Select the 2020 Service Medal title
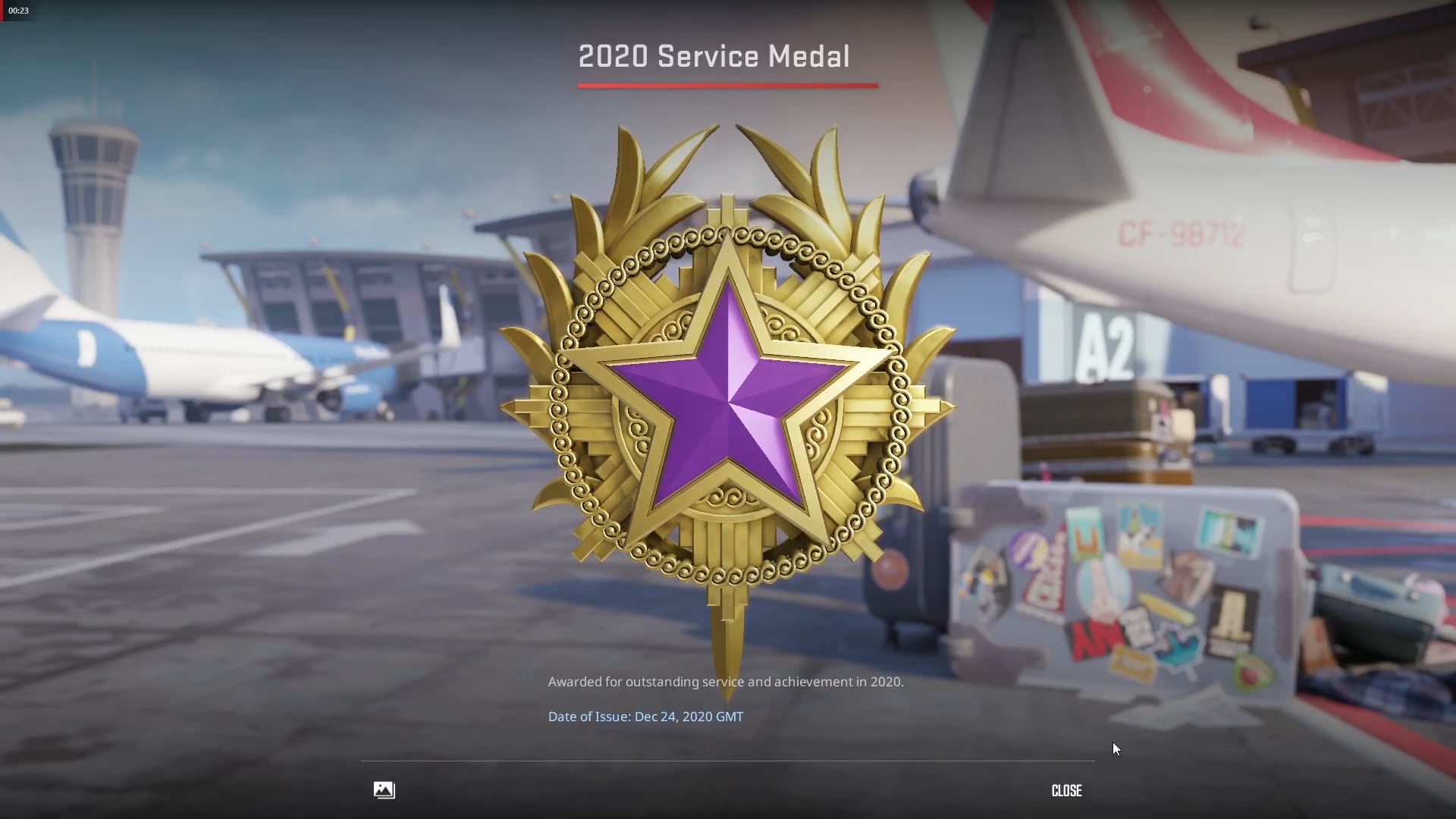This screenshot has width=1456, height=819. tap(714, 56)
